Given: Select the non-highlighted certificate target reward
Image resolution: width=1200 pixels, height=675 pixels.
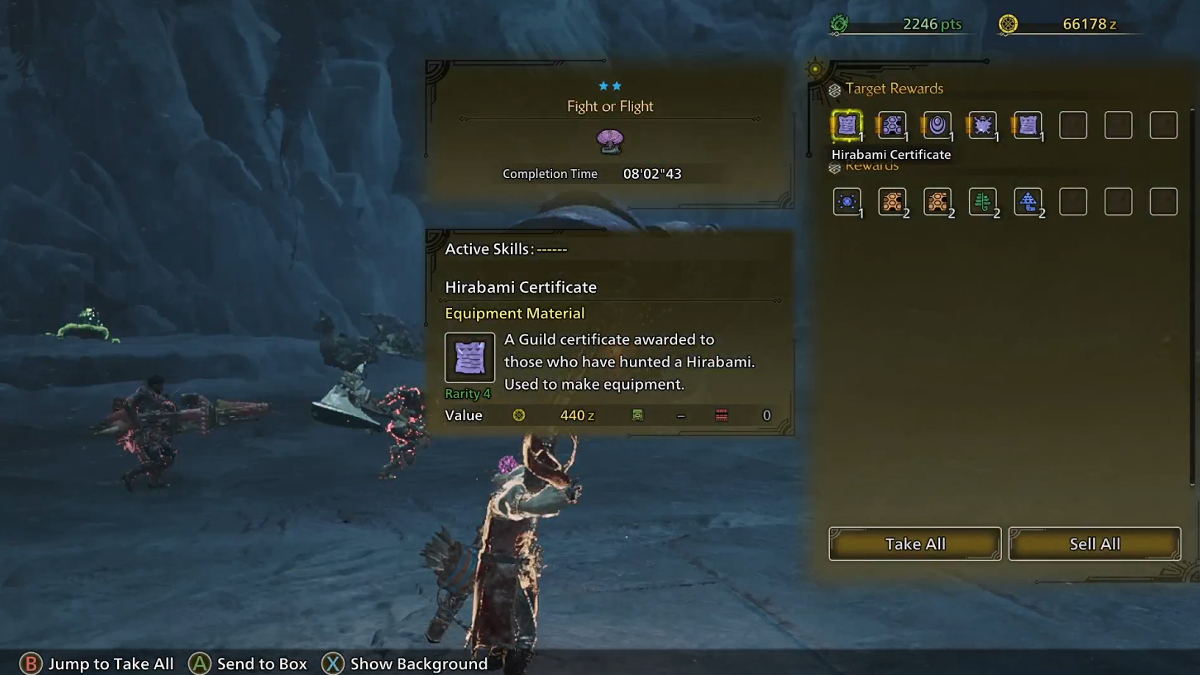Looking at the screenshot, I should 1027,125.
